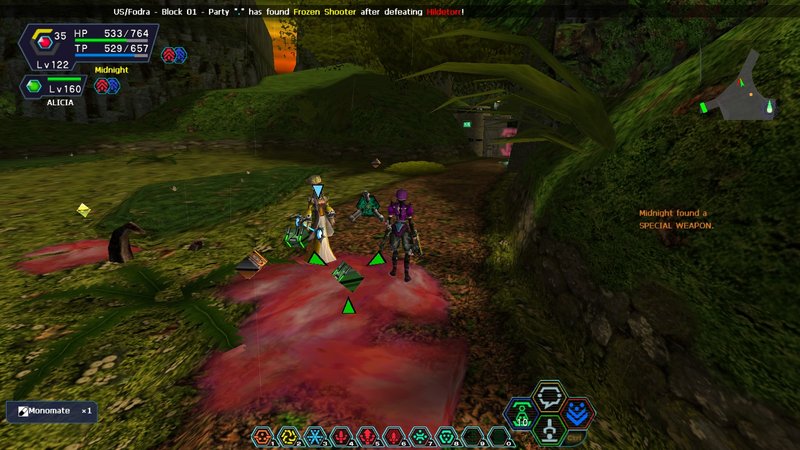Open the chat speech-bubble action palette slot
Image resolution: width=800 pixels, height=450 pixels.
[548, 396]
